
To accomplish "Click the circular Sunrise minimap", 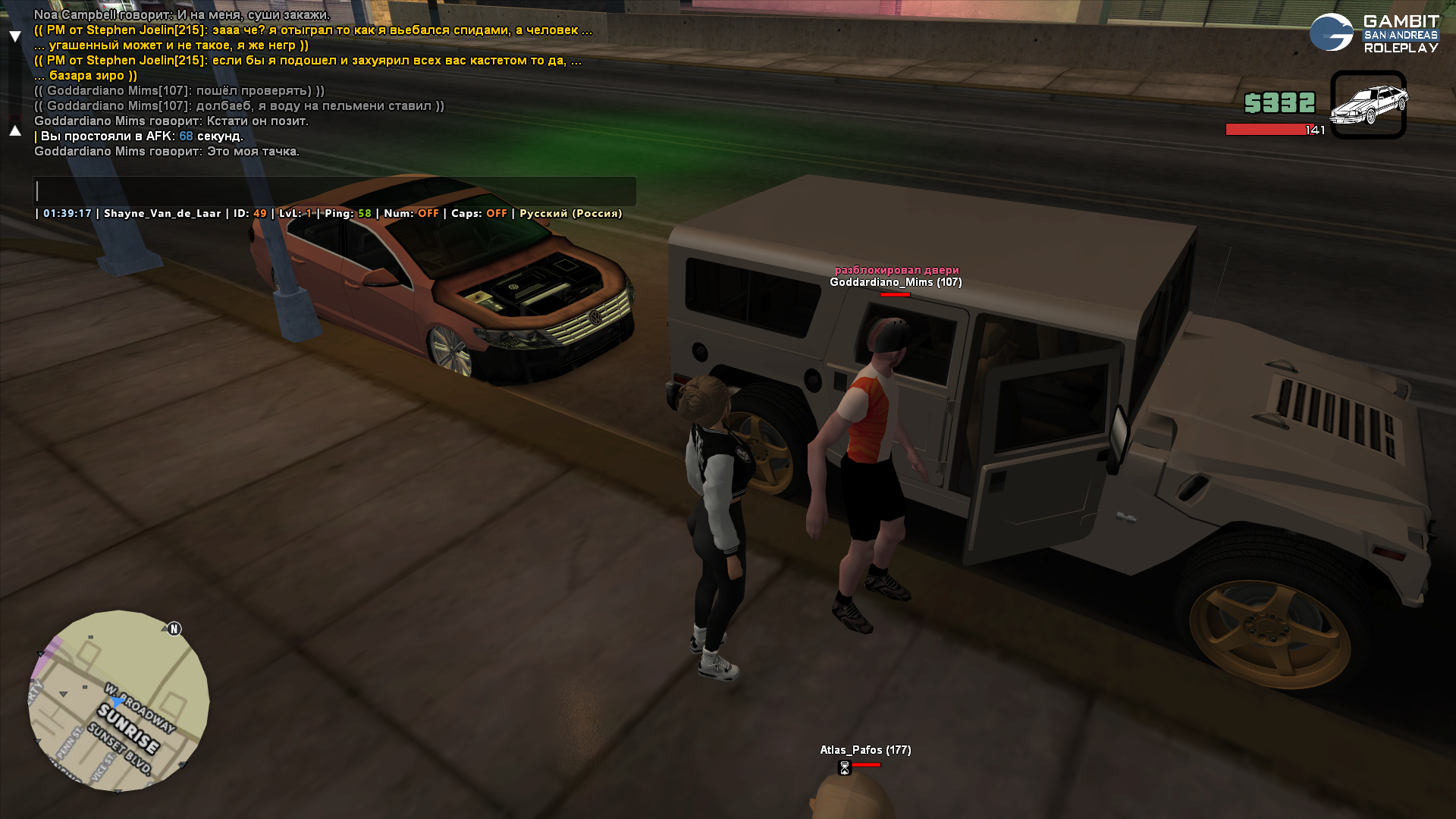I will (119, 701).
